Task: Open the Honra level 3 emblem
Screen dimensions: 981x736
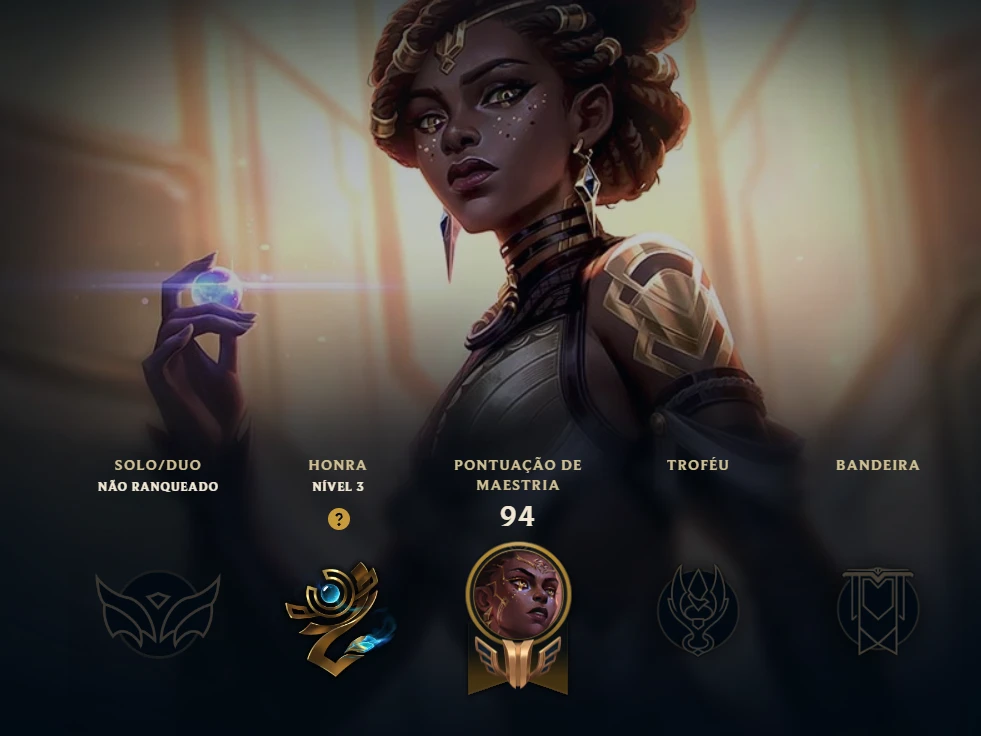Action: (x=338, y=618)
